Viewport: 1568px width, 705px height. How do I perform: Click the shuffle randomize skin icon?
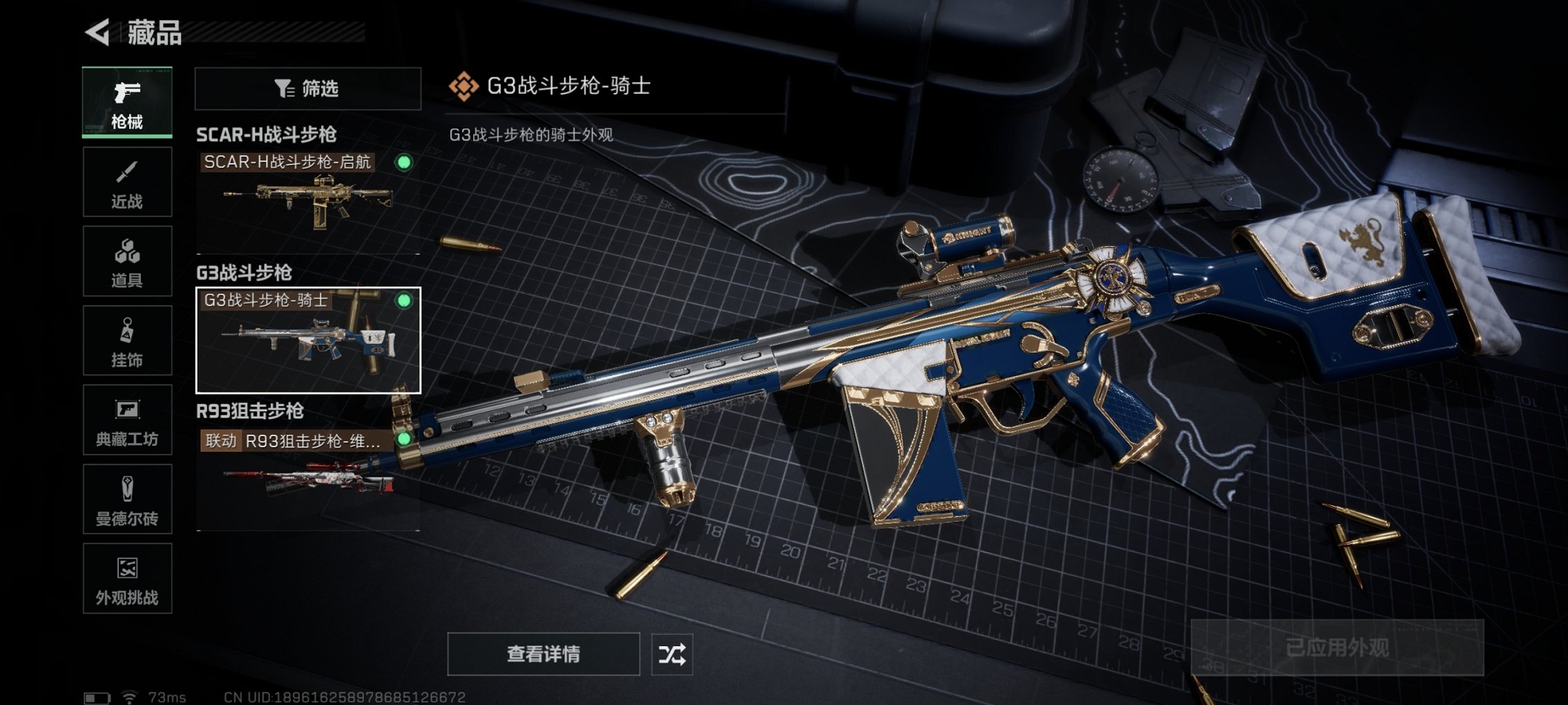pyautogui.click(x=671, y=654)
